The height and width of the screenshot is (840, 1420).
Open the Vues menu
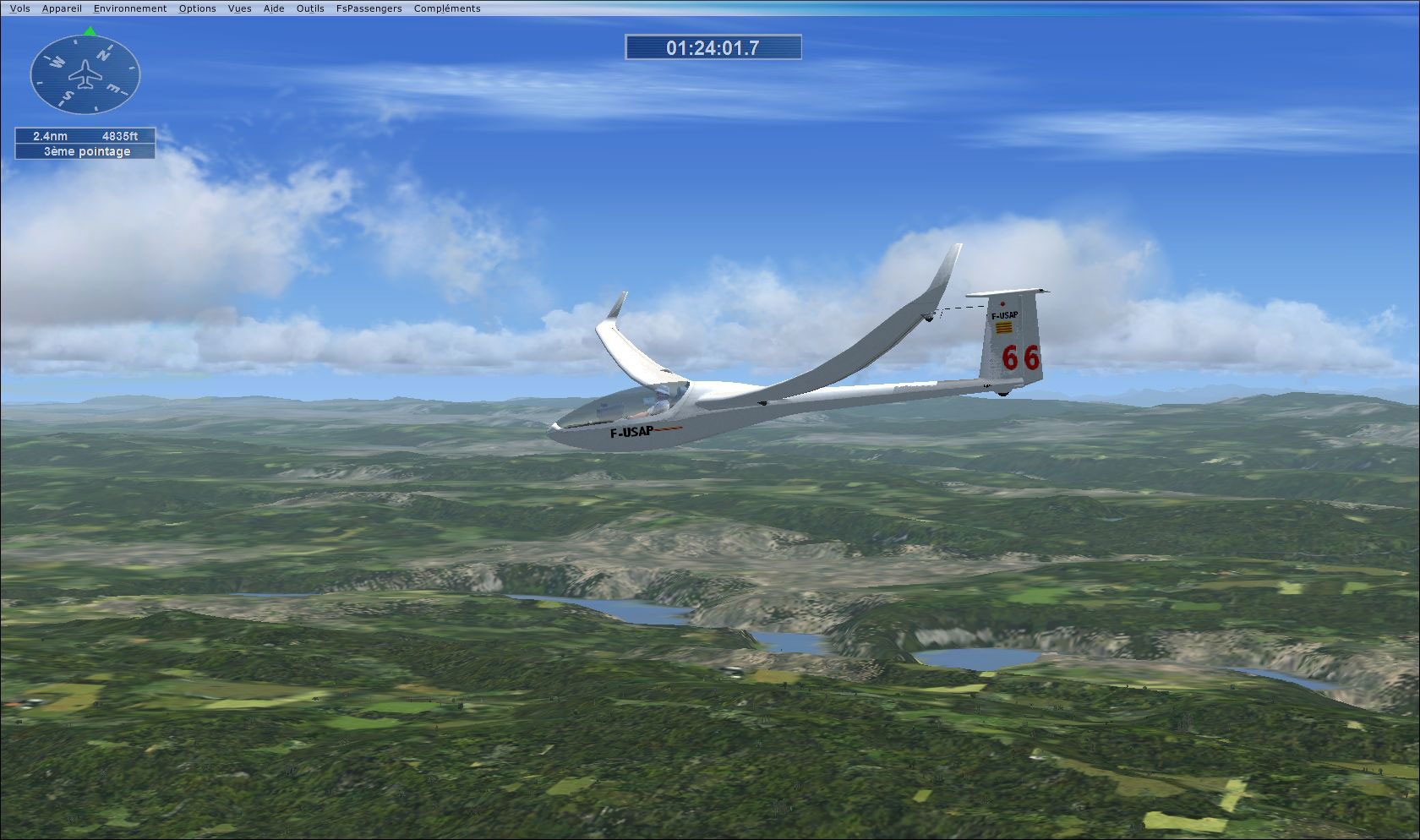(x=239, y=8)
